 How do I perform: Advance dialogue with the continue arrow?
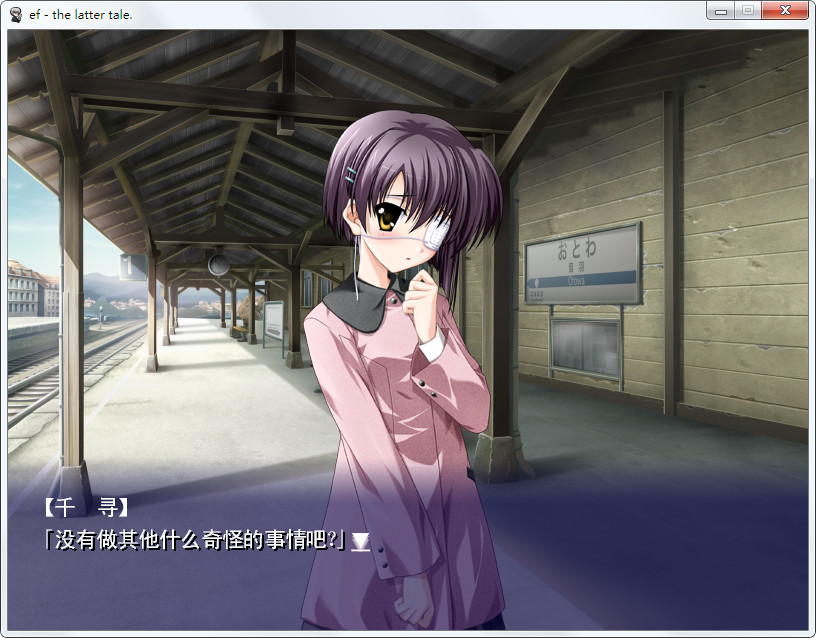[x=360, y=542]
